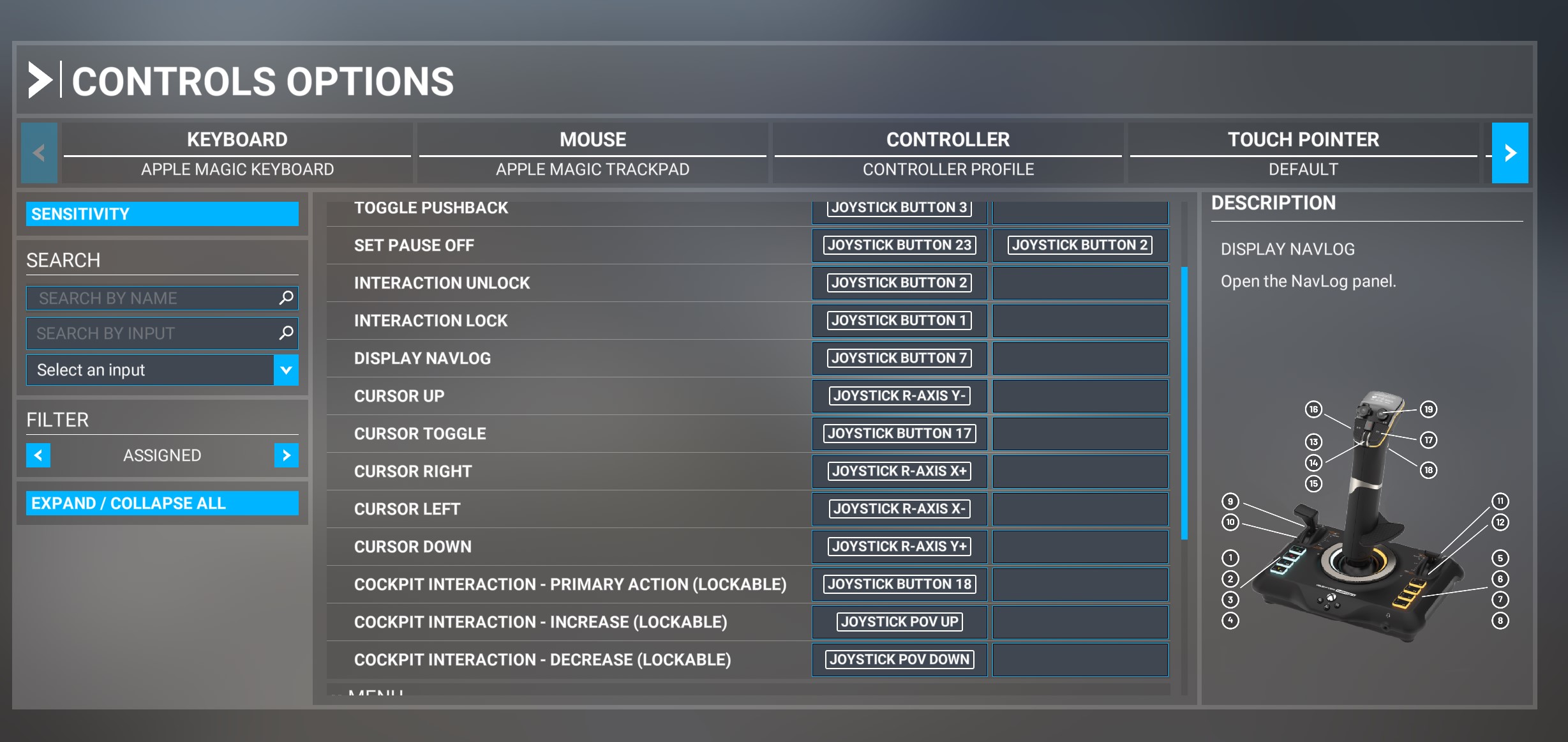The width and height of the screenshot is (1568, 742).
Task: Select the Controller Profile entry
Action: (x=948, y=169)
